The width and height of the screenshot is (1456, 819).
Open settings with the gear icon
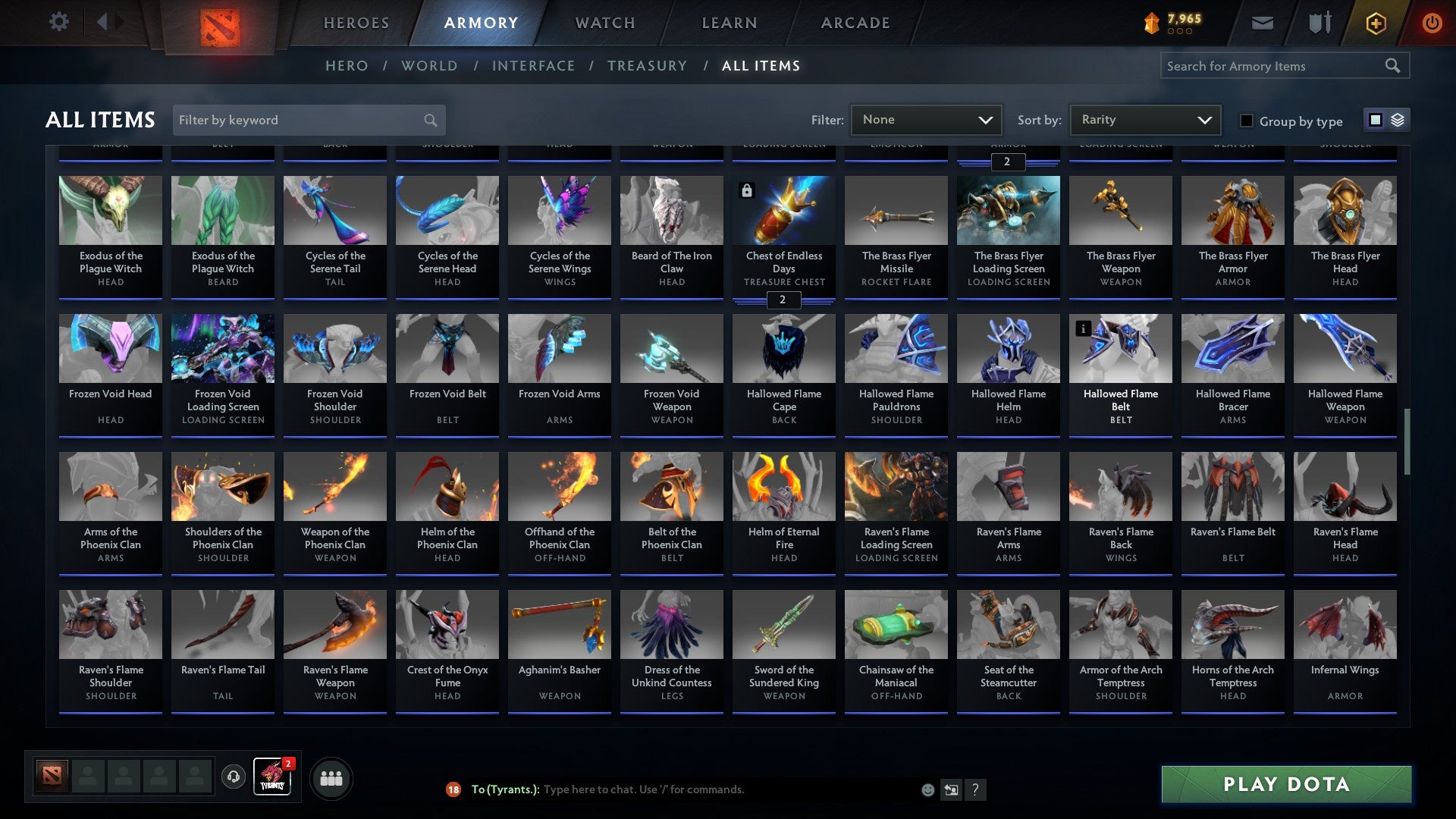59,22
